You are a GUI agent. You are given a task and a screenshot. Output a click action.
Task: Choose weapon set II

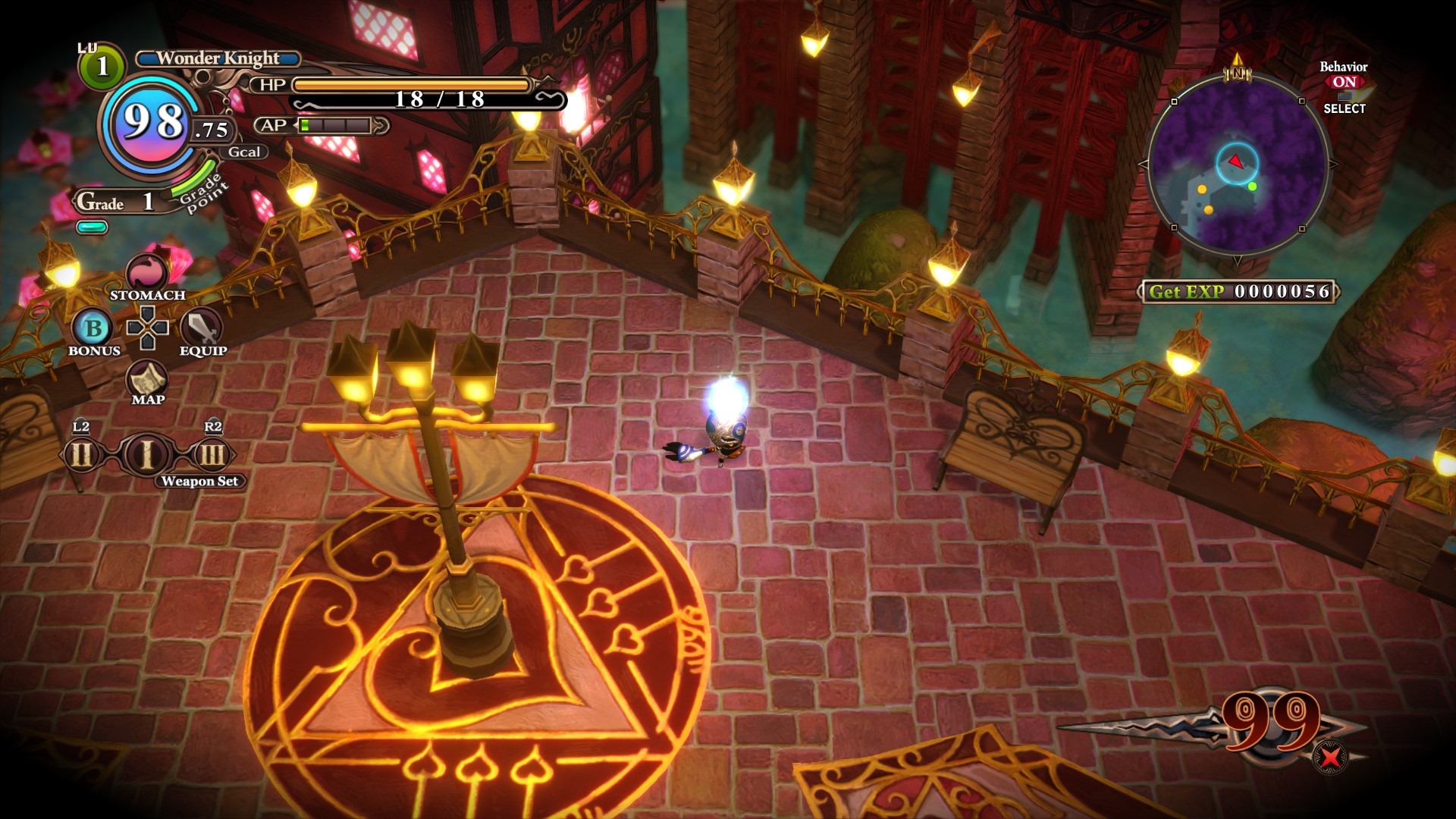pyautogui.click(x=82, y=455)
